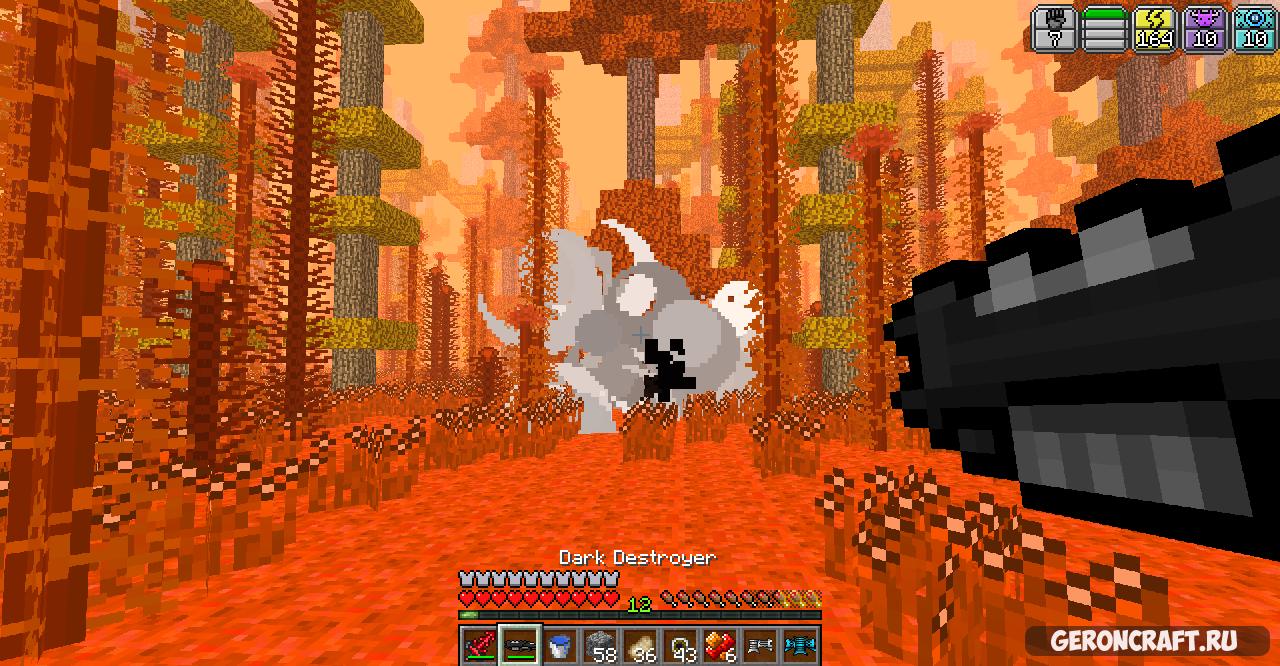The height and width of the screenshot is (666, 1280).
Task: Pick the tan item stack of 36
Action: (x=641, y=646)
